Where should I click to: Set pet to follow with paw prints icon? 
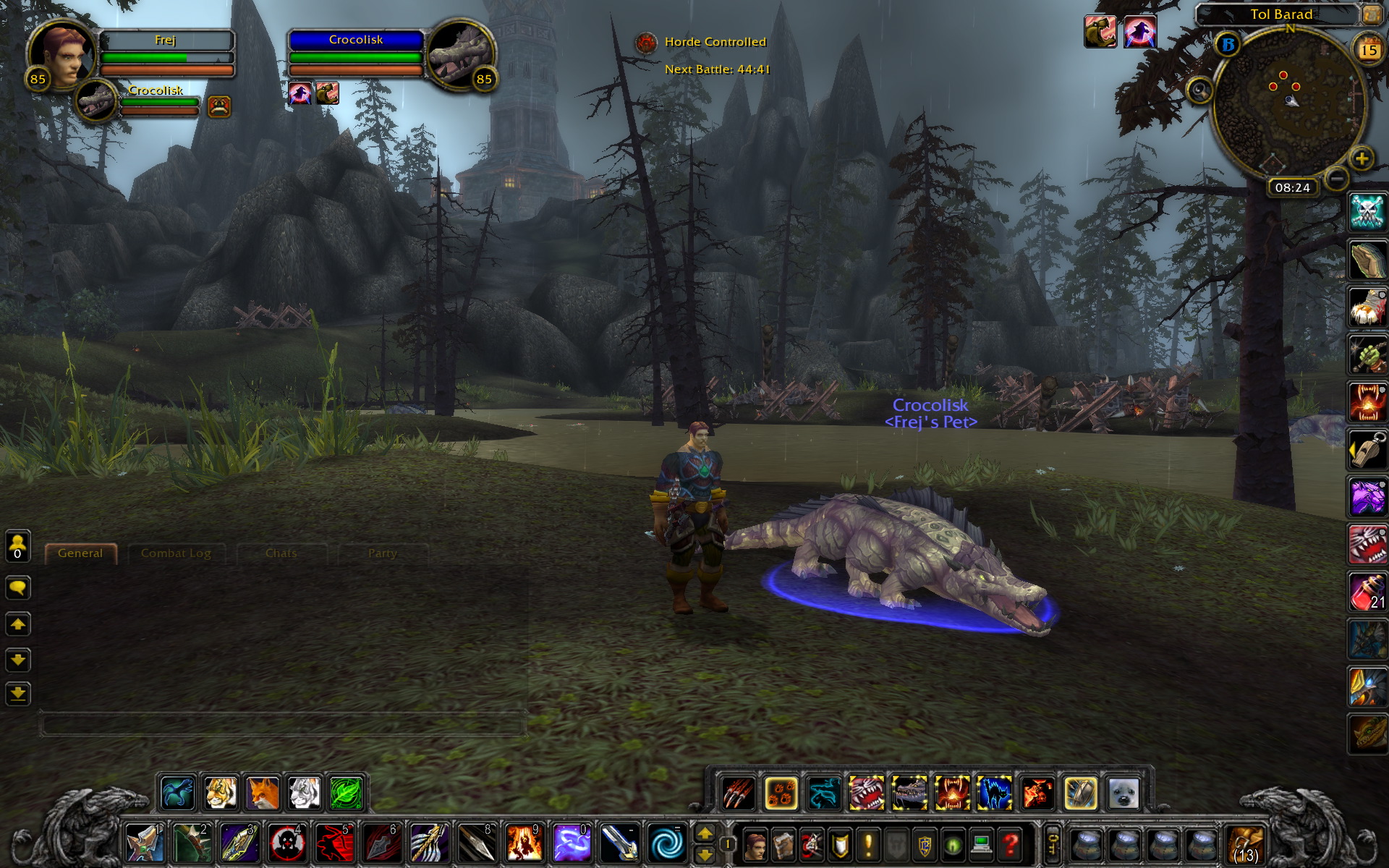pyautogui.click(x=781, y=793)
